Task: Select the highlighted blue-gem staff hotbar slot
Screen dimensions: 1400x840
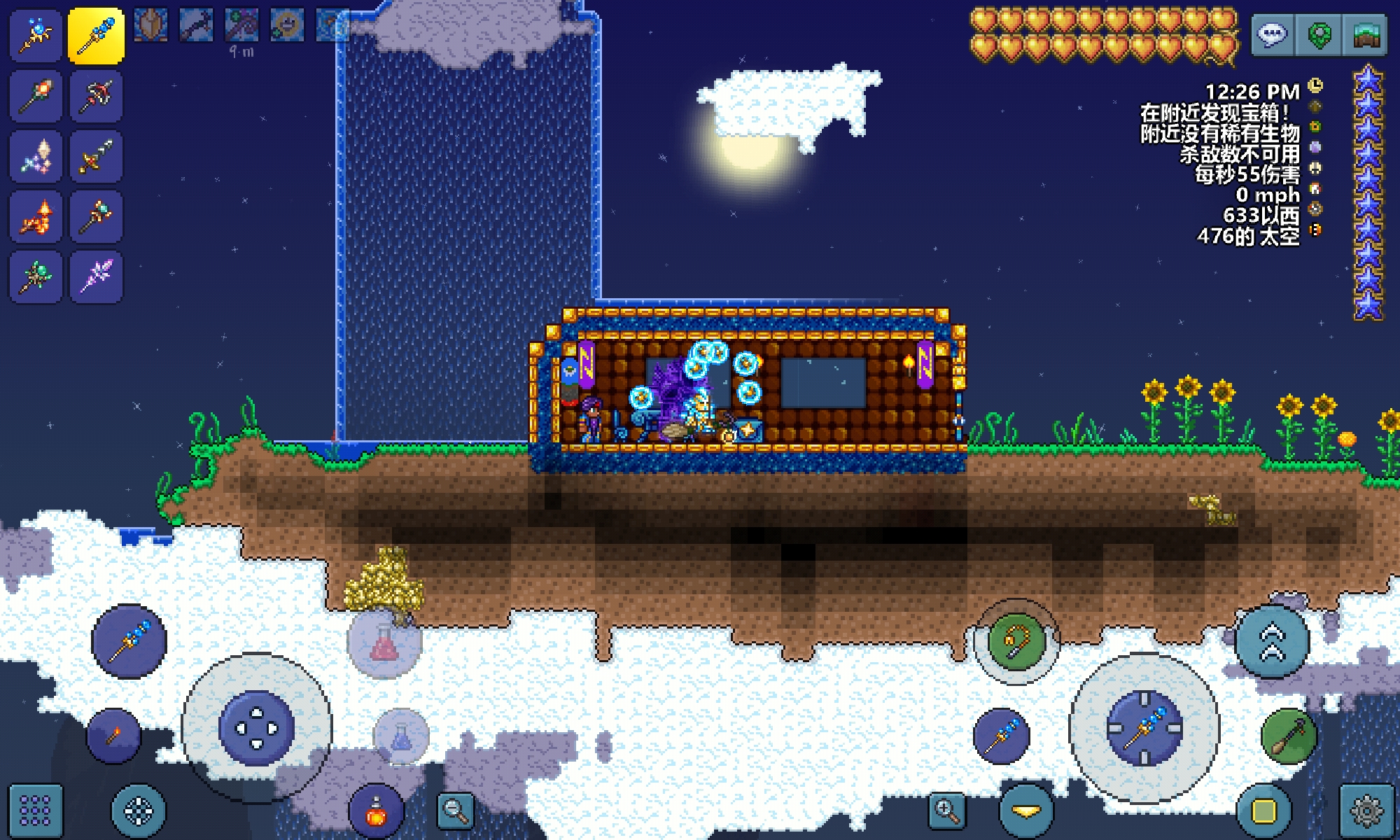Action: click(x=96, y=36)
